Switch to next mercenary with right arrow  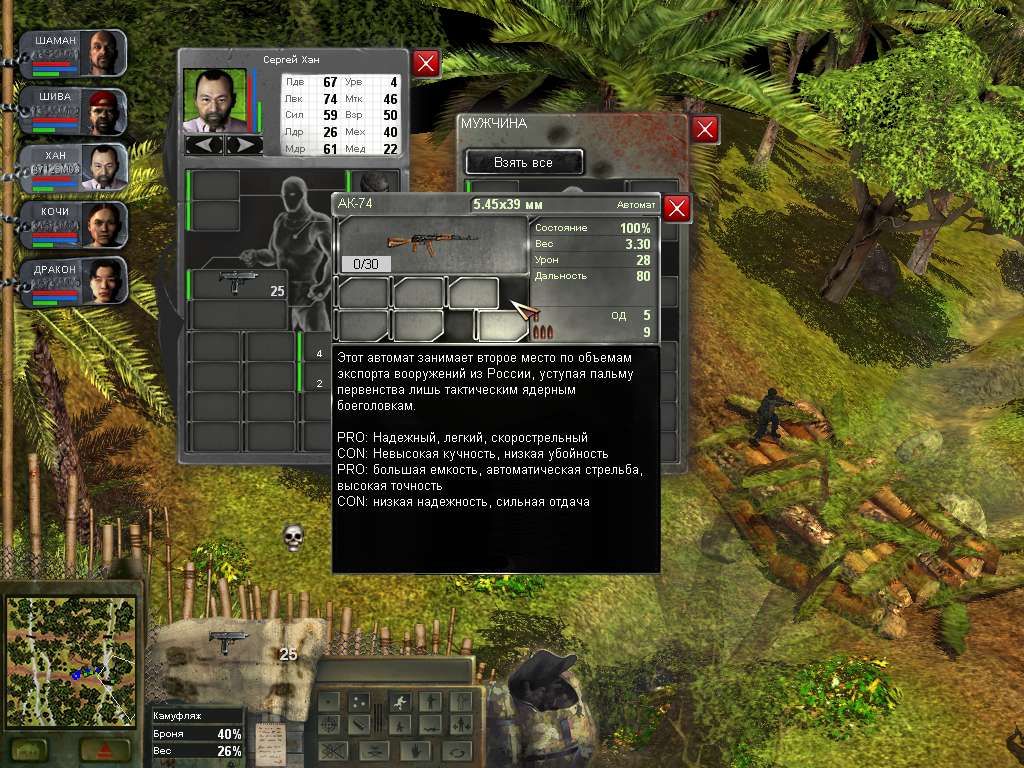243,145
